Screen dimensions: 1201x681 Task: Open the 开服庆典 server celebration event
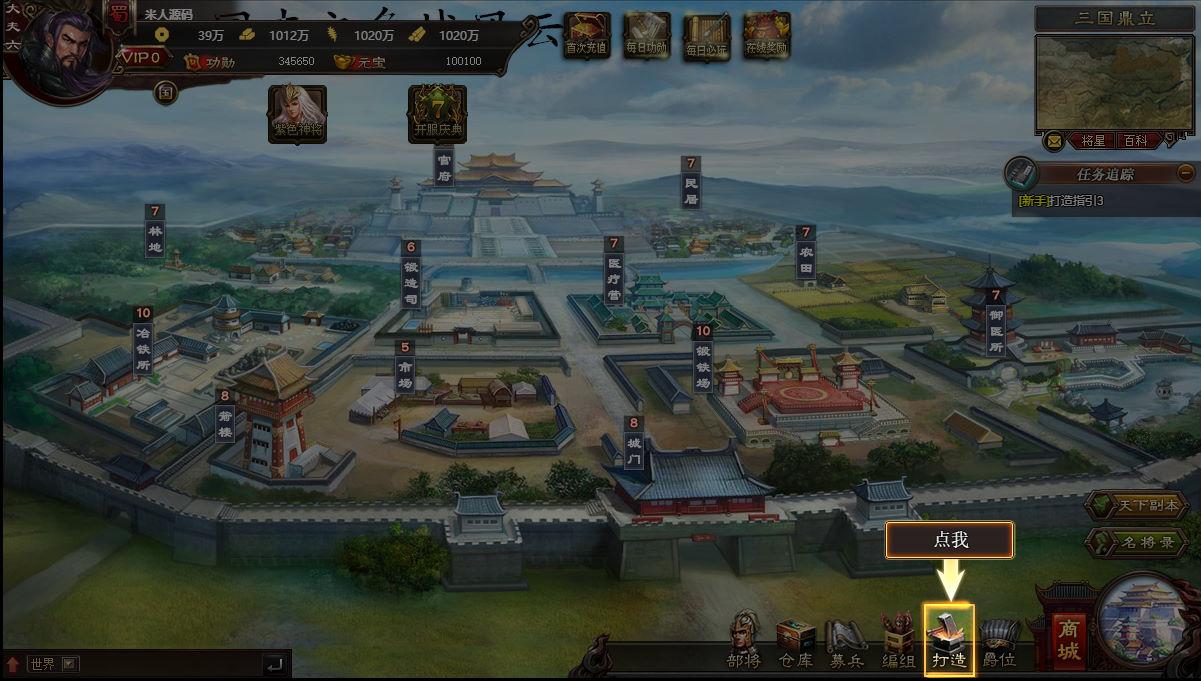(x=438, y=112)
